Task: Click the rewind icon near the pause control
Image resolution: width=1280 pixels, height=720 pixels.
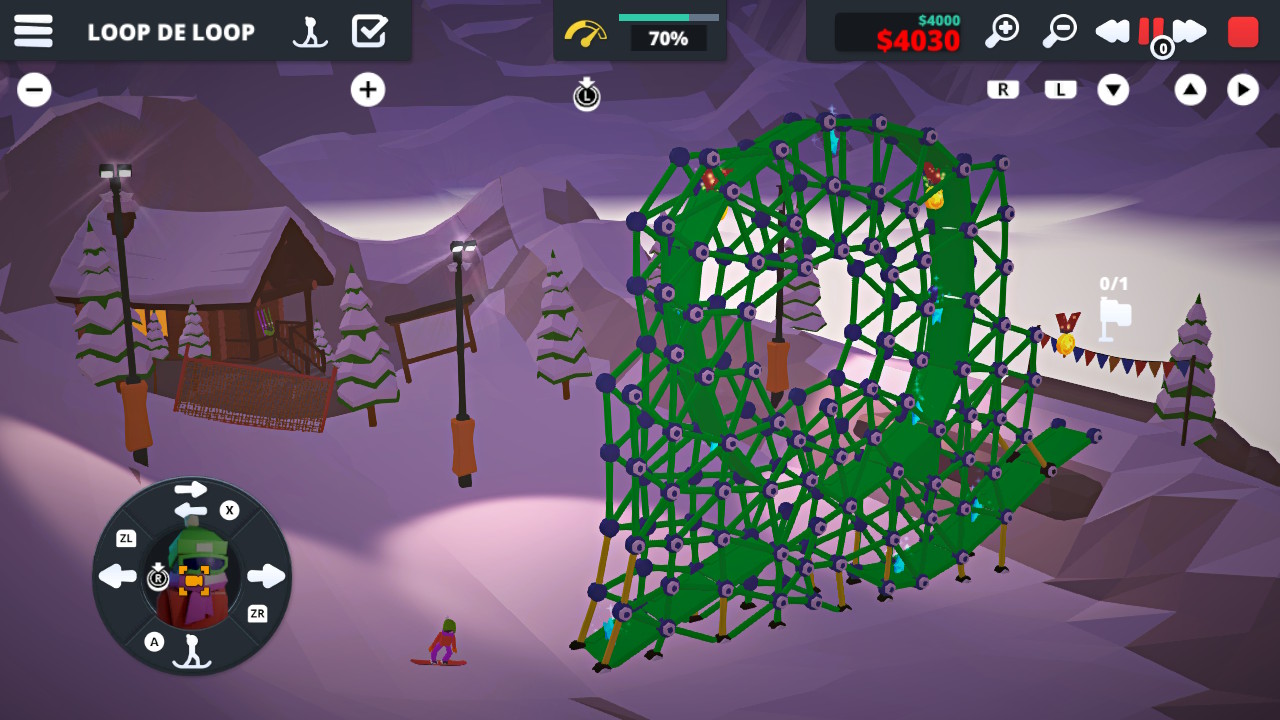Action: point(1113,31)
